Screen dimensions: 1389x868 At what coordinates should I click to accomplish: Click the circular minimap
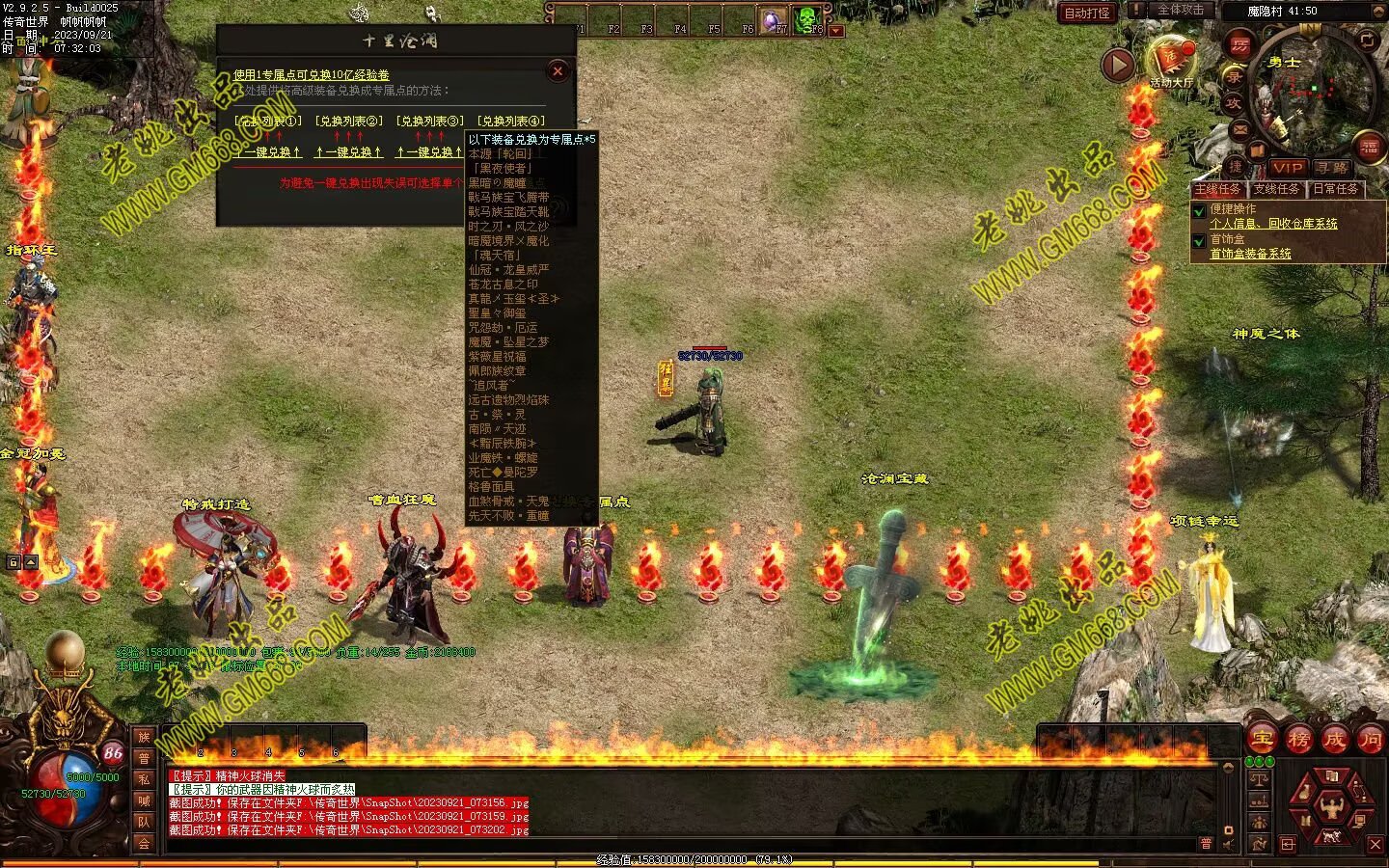[1310, 92]
